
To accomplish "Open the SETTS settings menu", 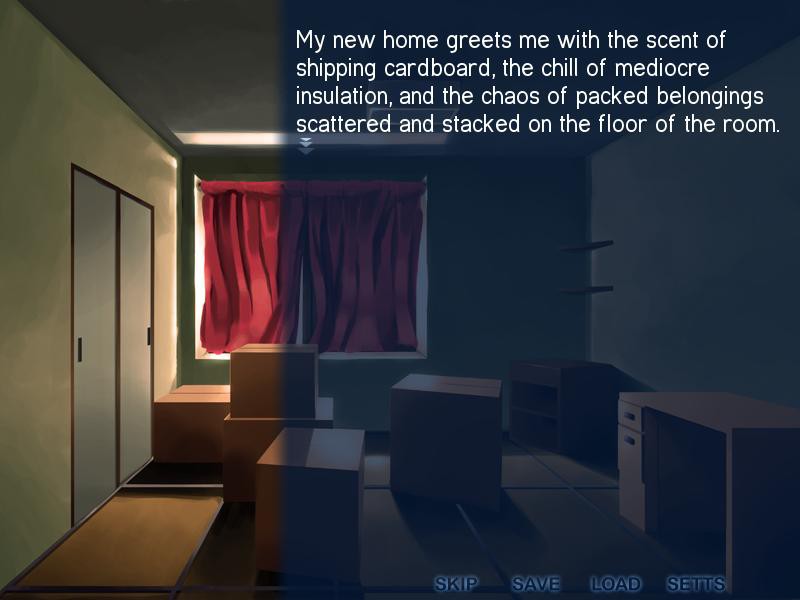I will pos(695,584).
